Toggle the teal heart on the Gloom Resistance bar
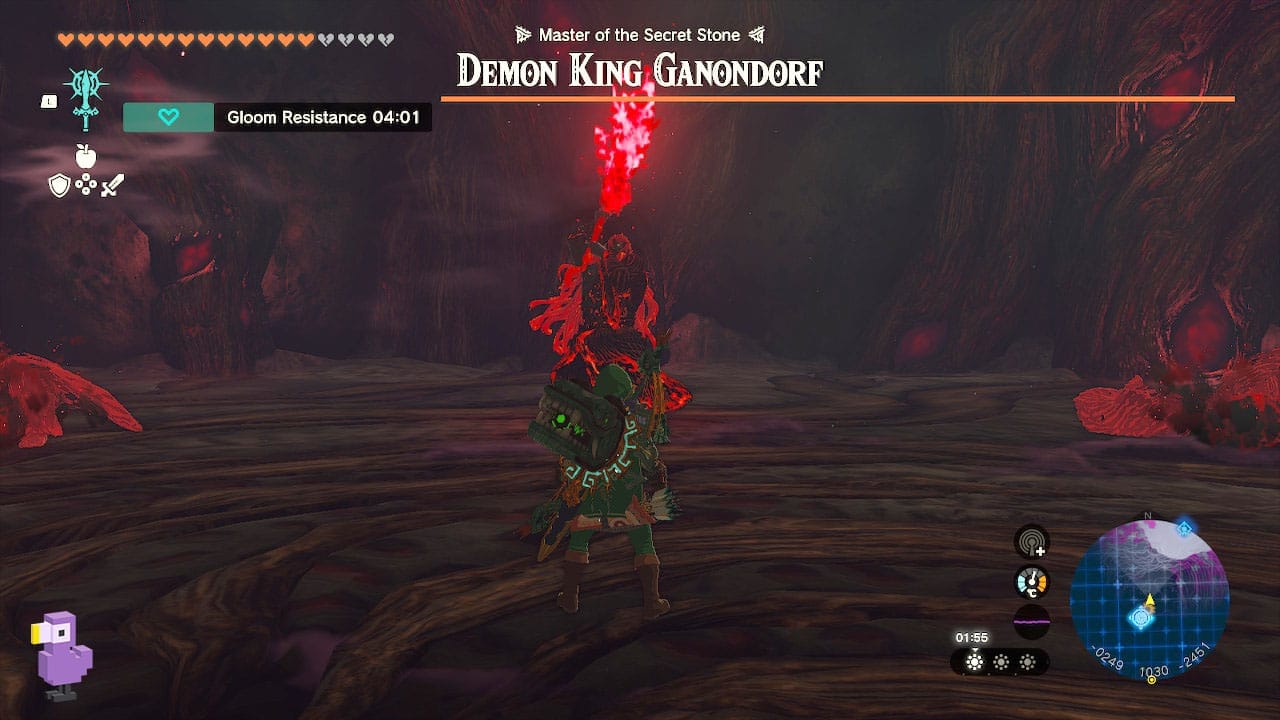Viewport: 1280px width, 720px height. coord(167,117)
